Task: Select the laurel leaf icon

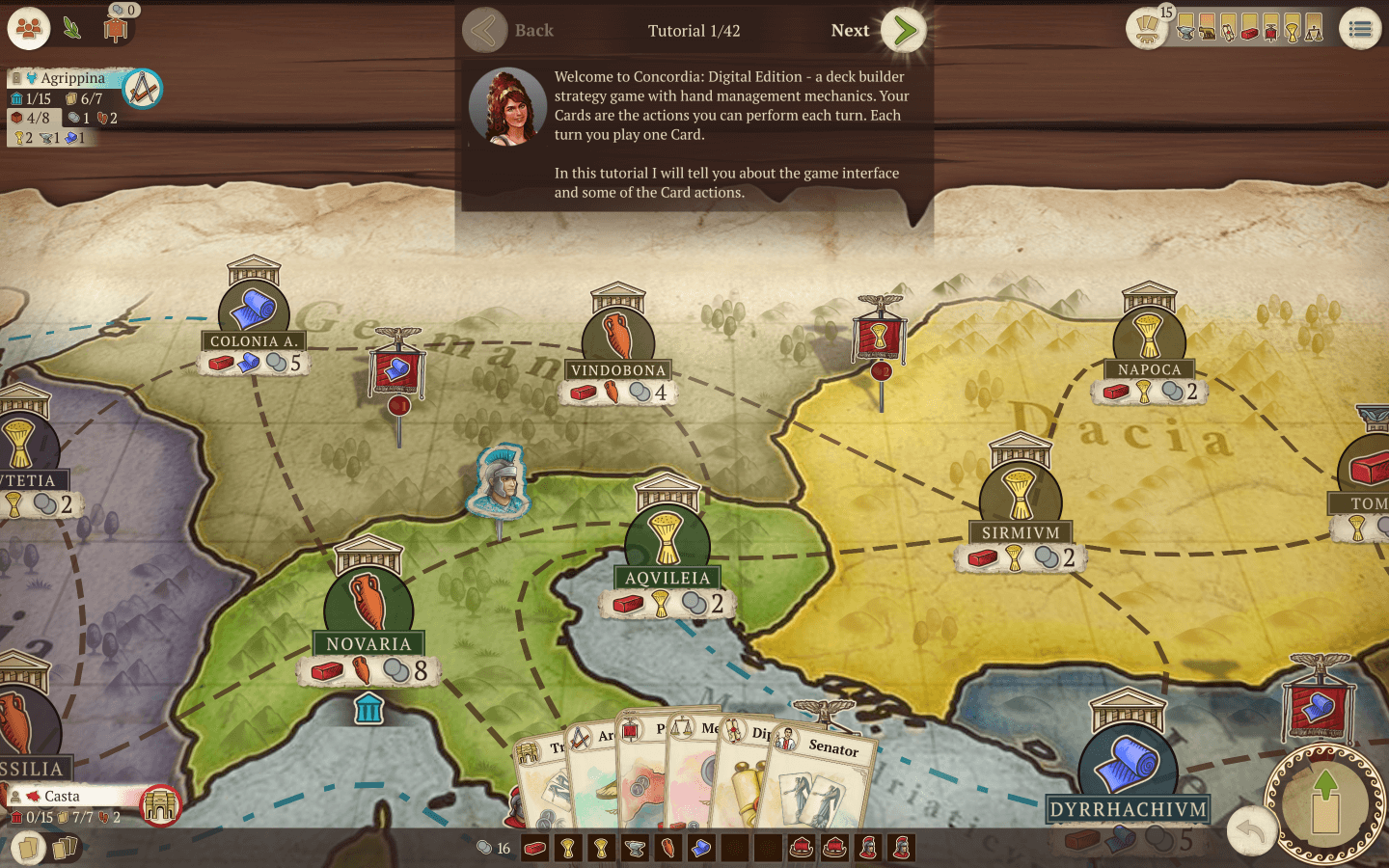Action: tap(72, 29)
